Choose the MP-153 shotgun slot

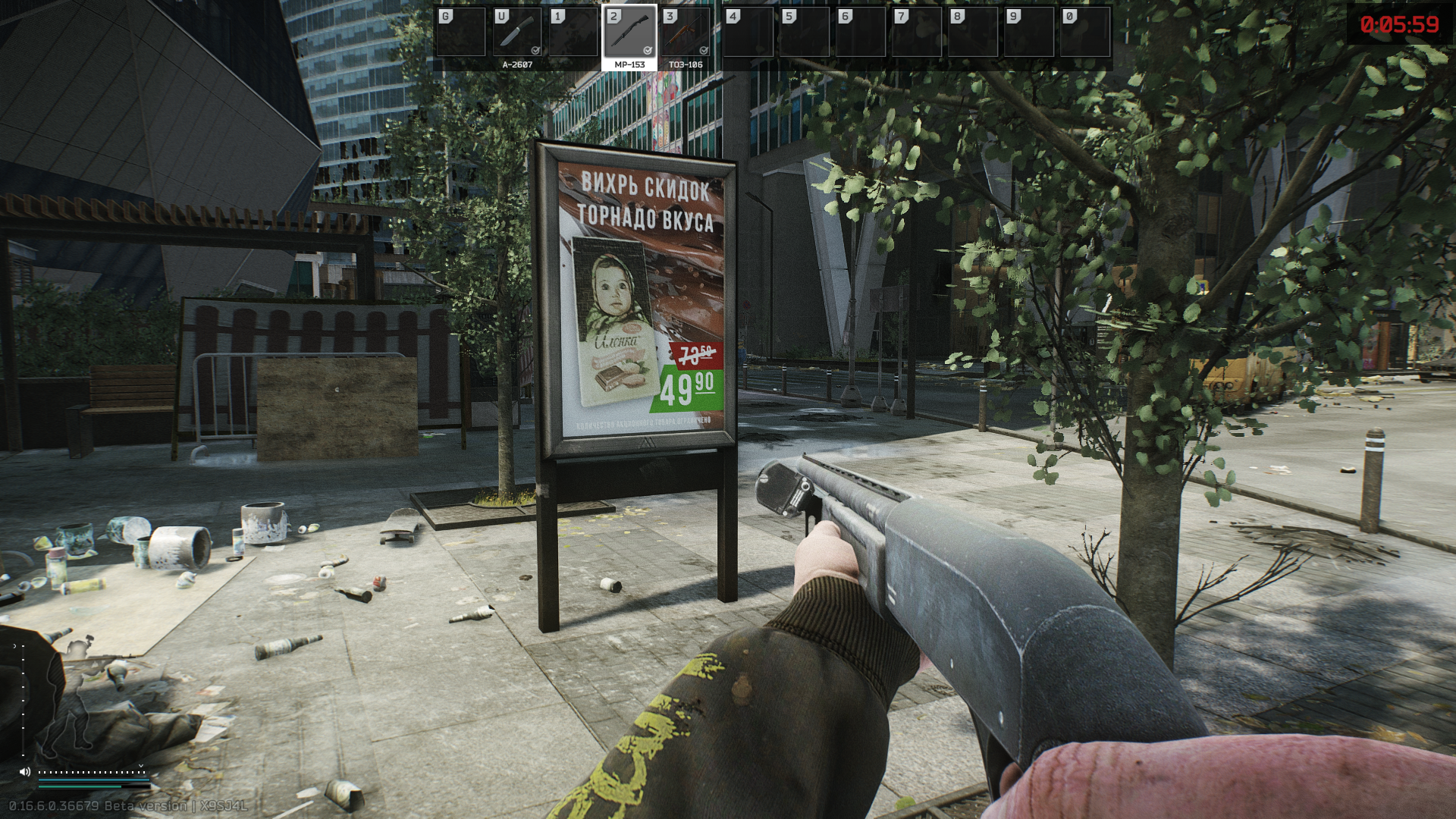629,33
